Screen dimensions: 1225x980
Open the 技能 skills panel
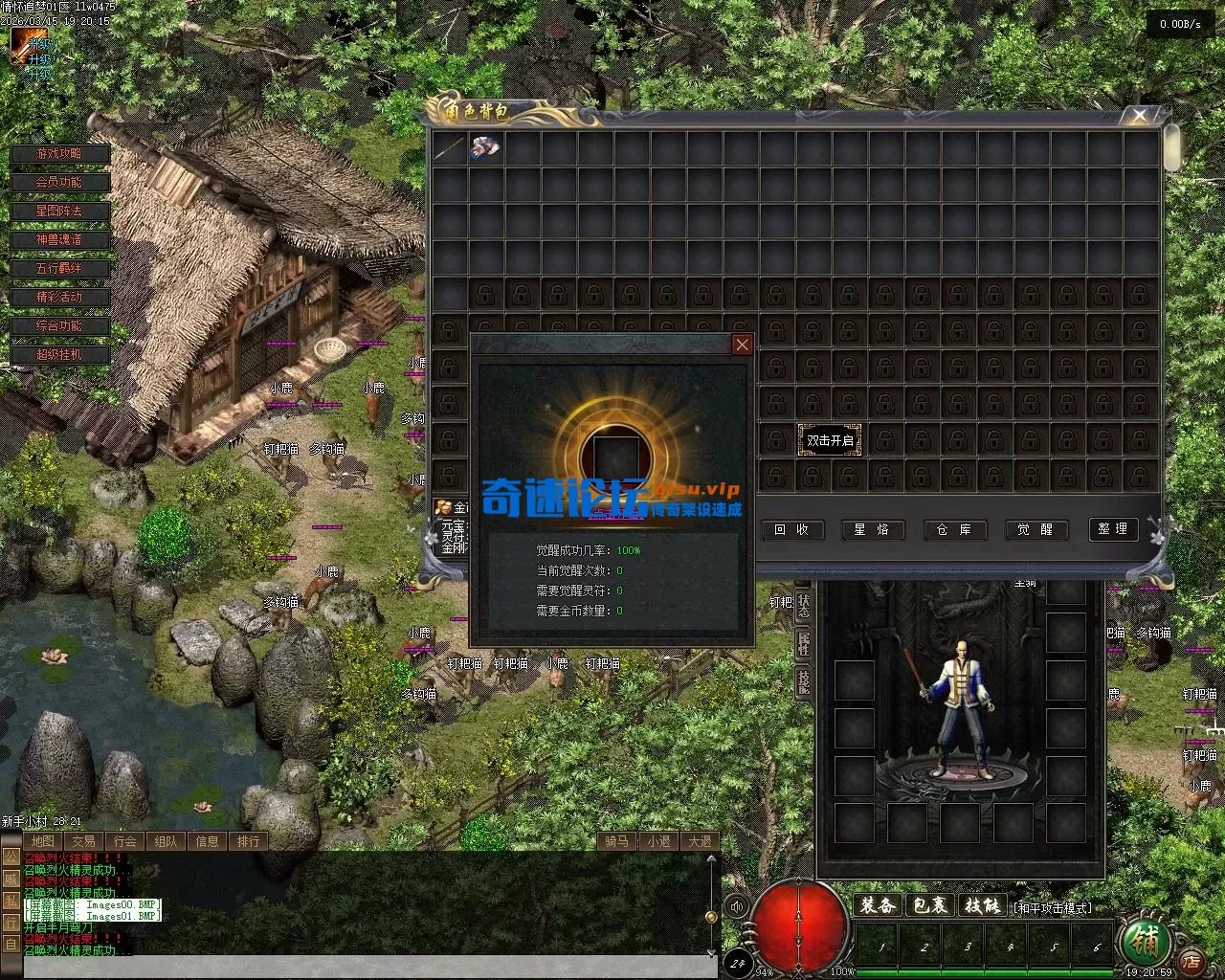tap(982, 905)
